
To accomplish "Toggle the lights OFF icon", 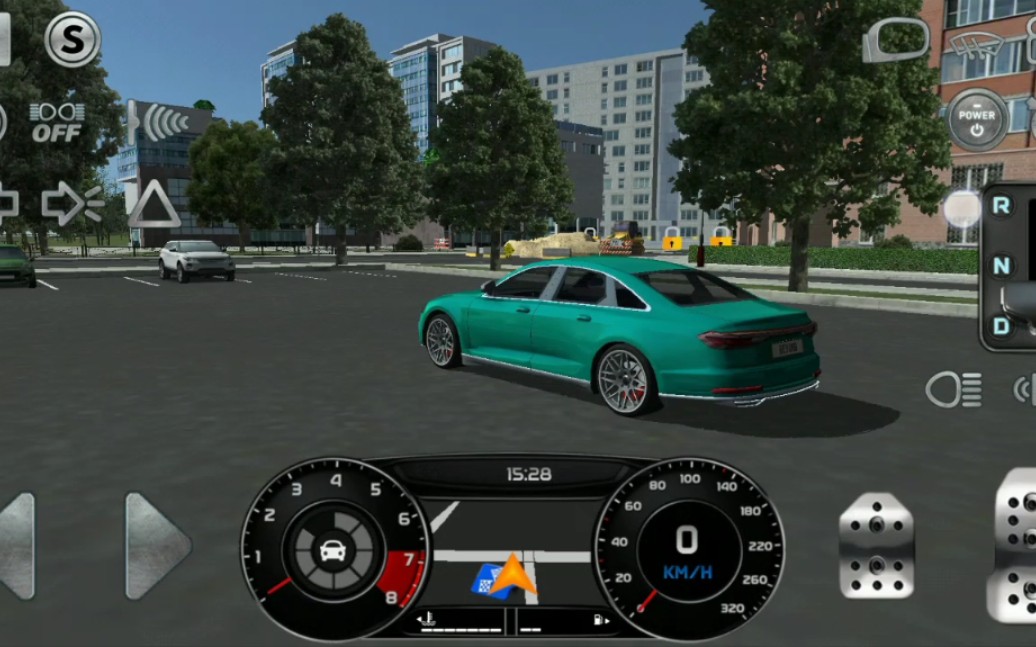I will coord(56,122).
